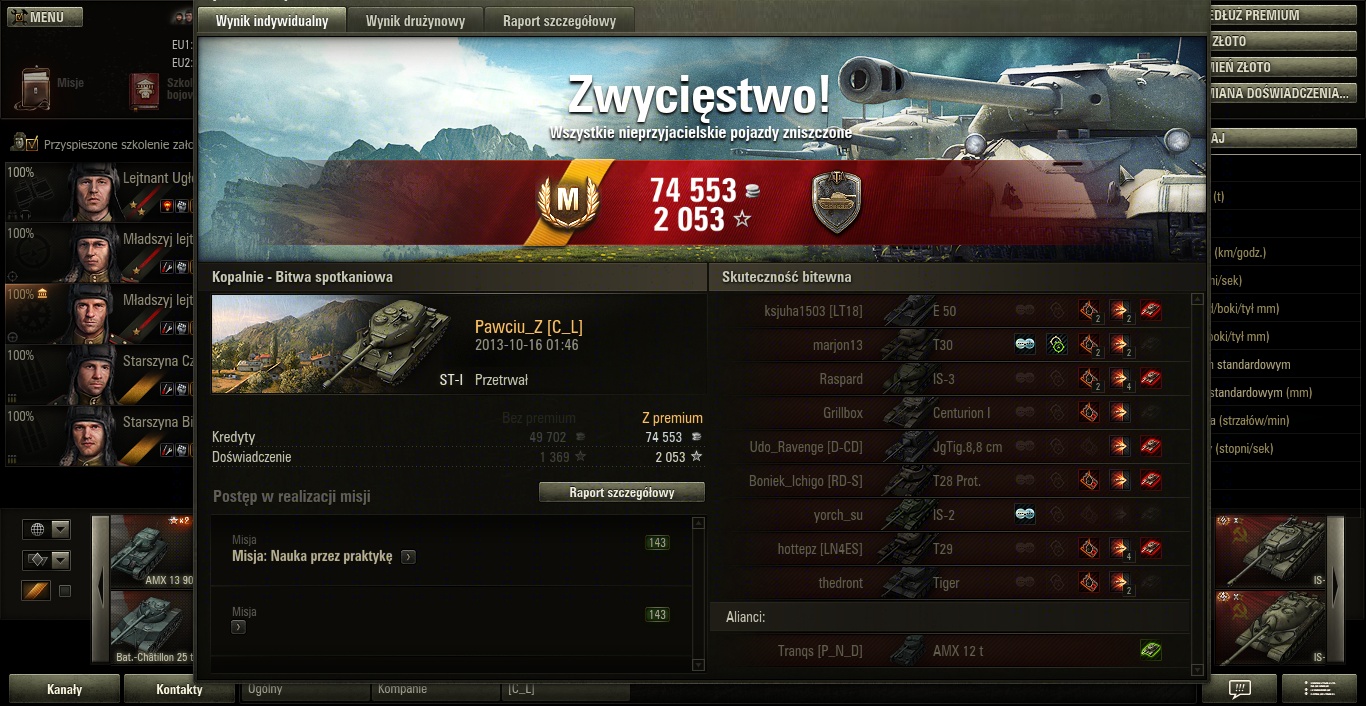The height and width of the screenshot is (706, 1366).
Task: Switch to the Wynik drużynowy tab
Action: [414, 21]
